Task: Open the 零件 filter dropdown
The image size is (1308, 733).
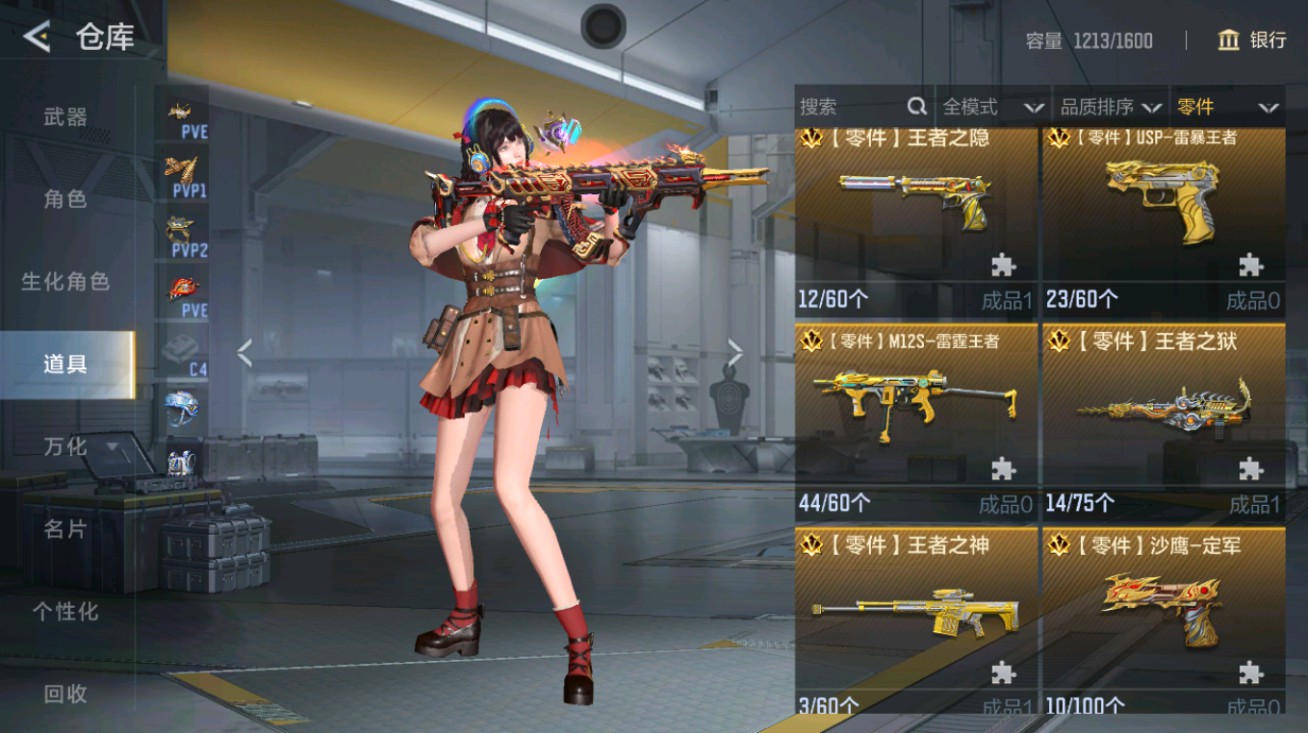Action: pos(1227,107)
